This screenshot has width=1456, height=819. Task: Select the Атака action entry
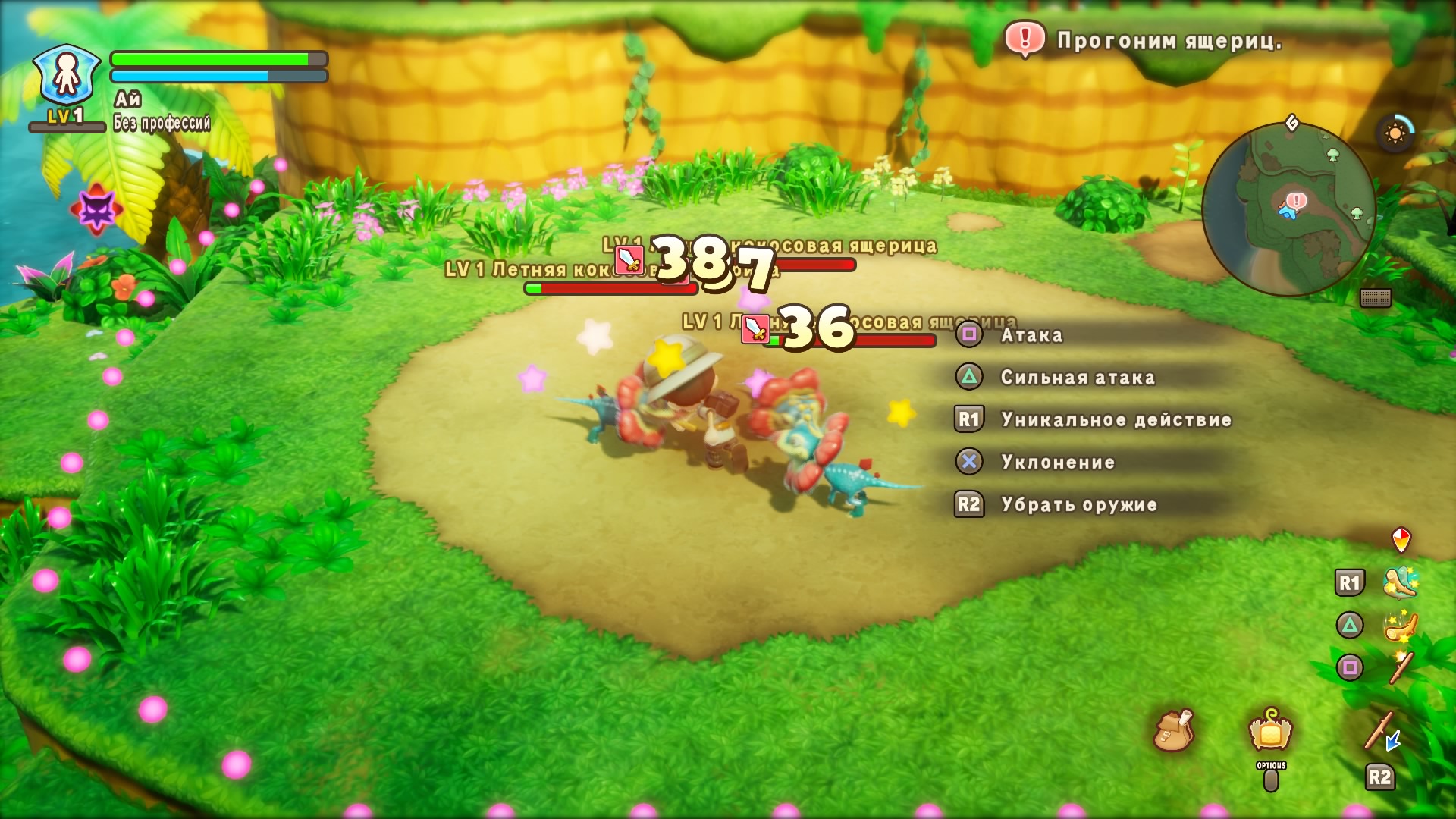point(1031,335)
